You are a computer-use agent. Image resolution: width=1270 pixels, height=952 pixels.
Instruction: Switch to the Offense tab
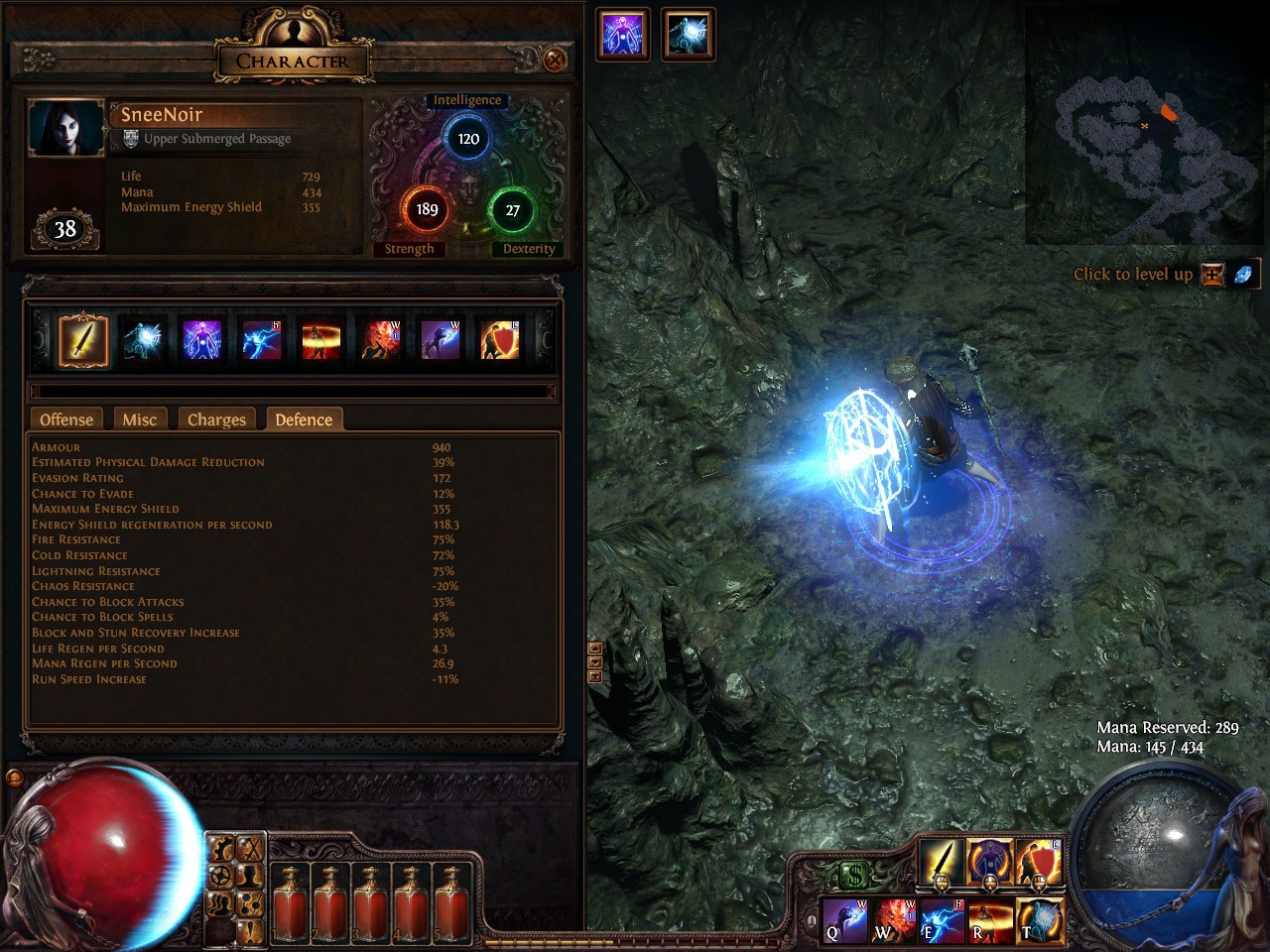[66, 419]
